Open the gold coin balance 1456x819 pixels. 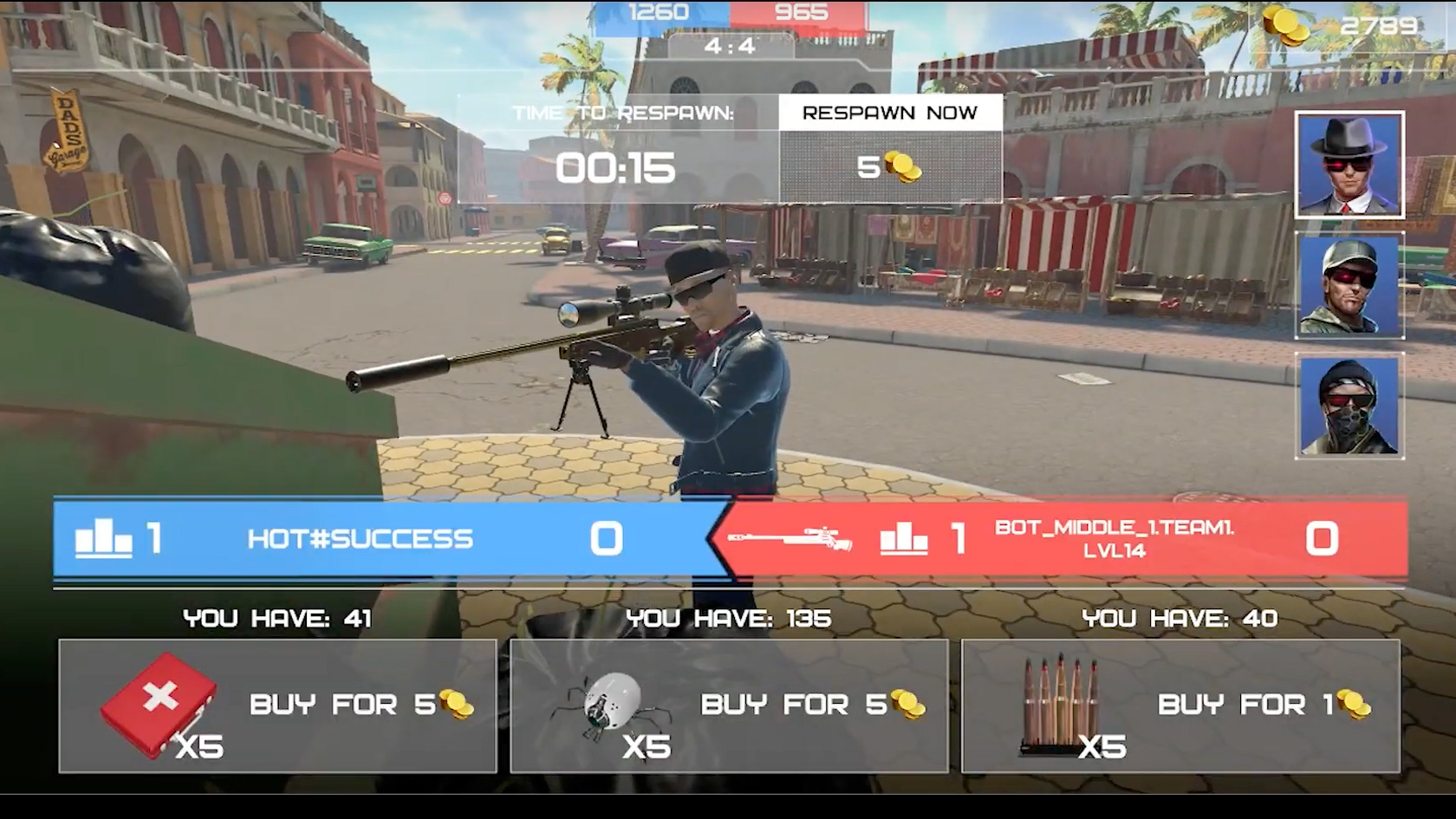pos(1342,26)
